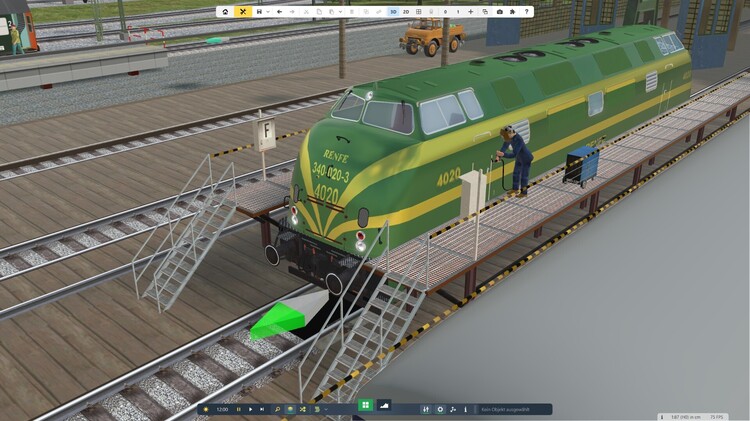Toggle the shuffle arrows icon in bottom bar
The image size is (750, 421).
point(302,409)
